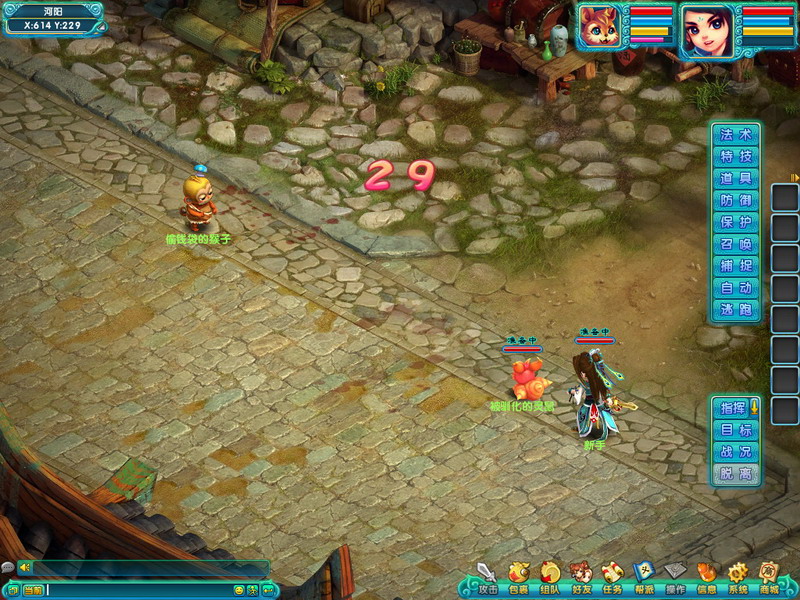The image size is (800, 600).
Task: Choose the 逃跑 flee command
Action: 736,311
